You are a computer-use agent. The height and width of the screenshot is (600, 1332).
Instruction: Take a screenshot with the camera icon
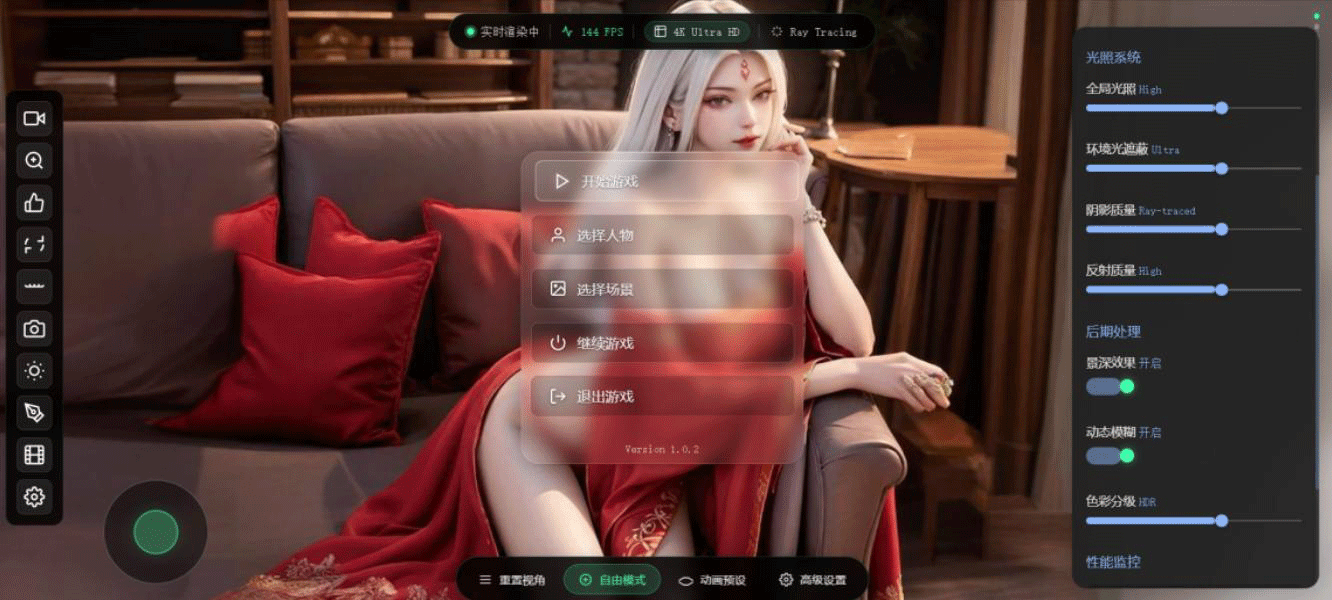(x=34, y=329)
